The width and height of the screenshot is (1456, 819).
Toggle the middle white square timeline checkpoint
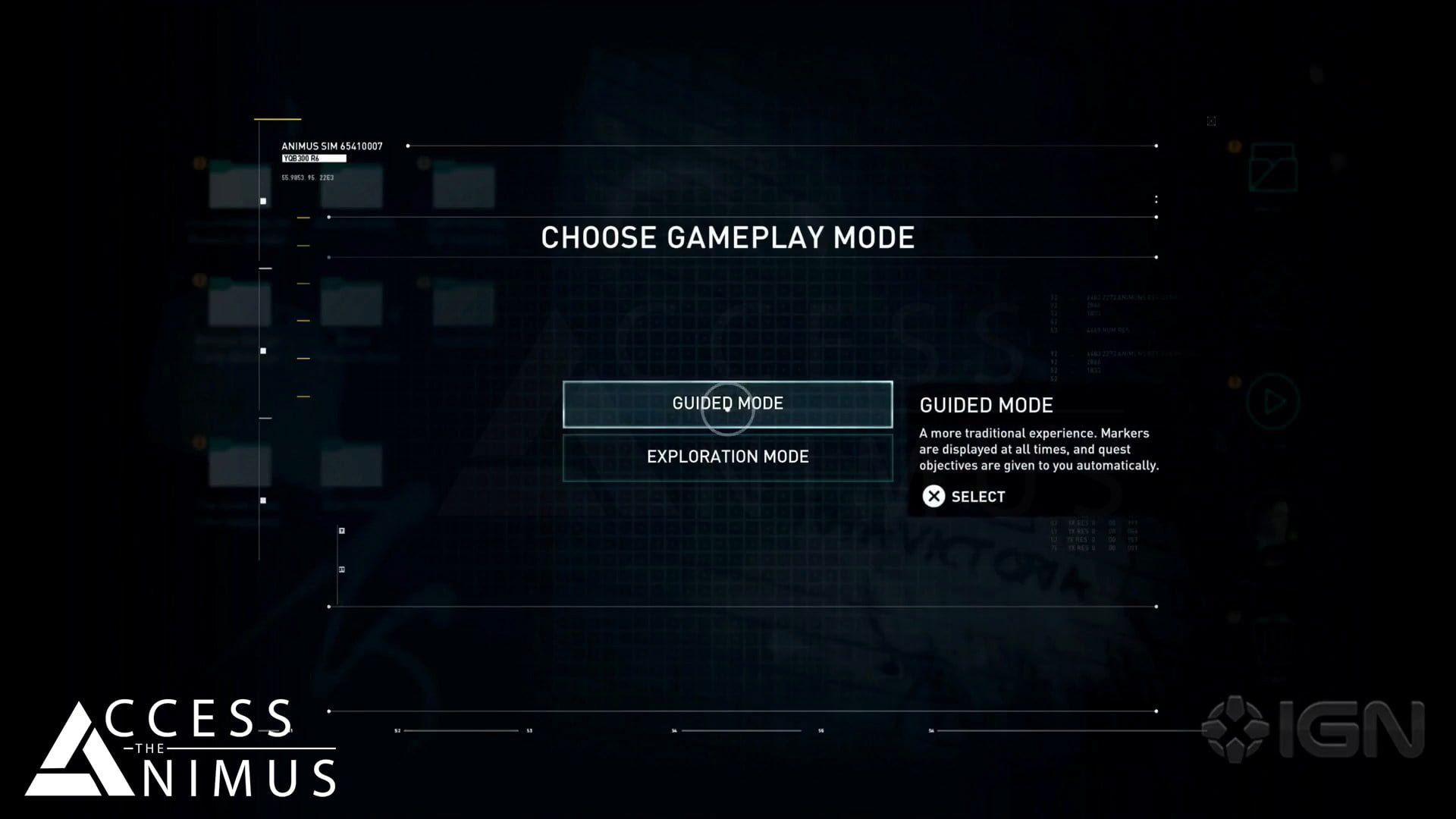(x=263, y=349)
